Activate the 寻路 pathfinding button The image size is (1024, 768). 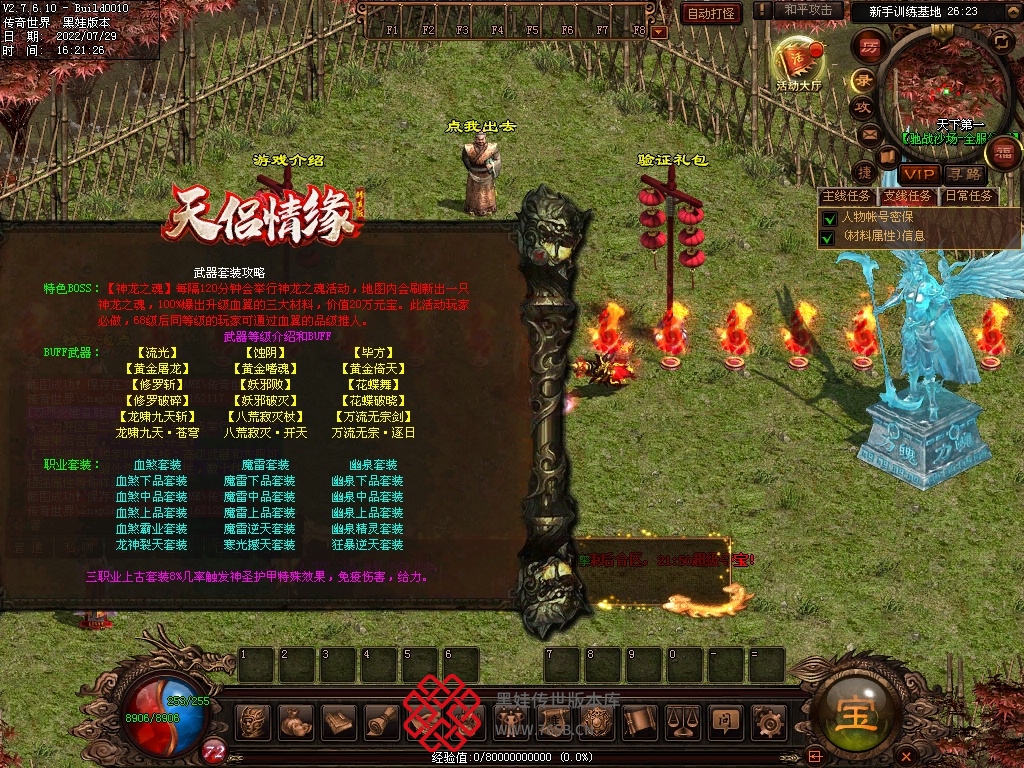click(x=968, y=174)
